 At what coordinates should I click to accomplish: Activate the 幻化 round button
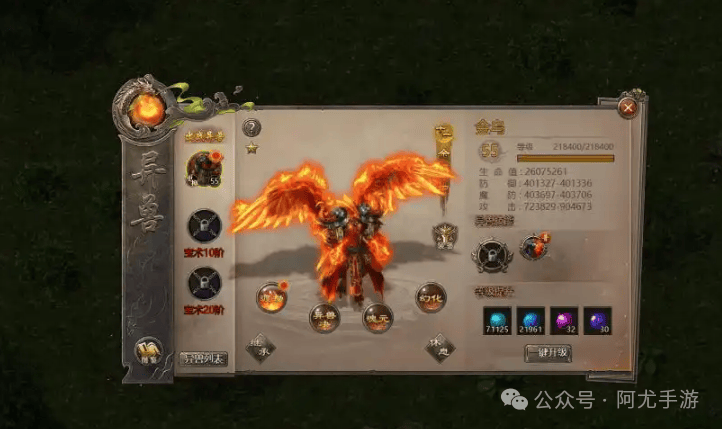click(431, 297)
